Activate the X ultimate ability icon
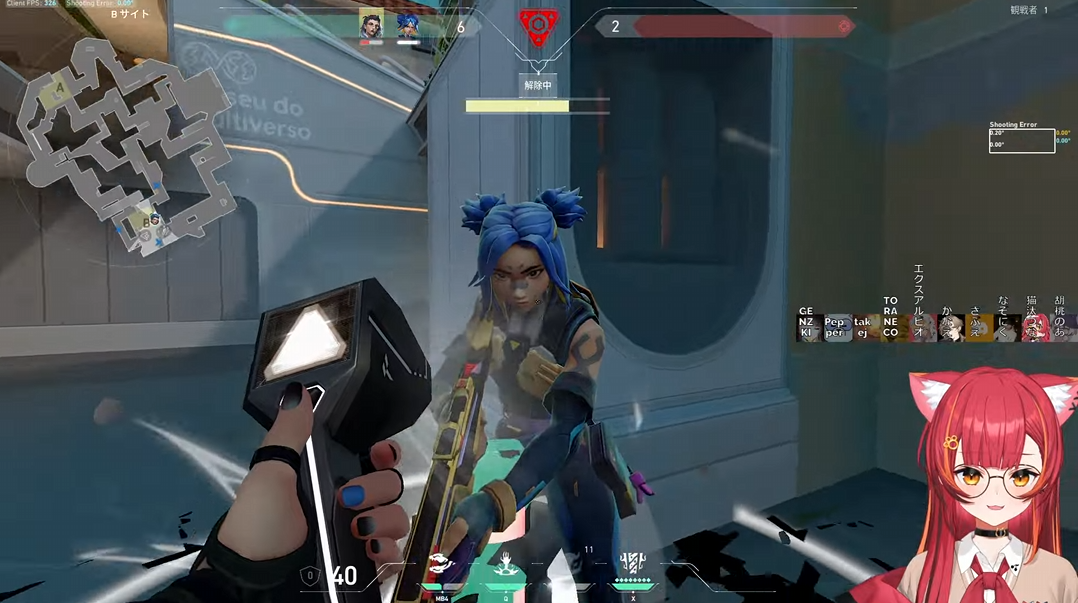 click(x=632, y=565)
